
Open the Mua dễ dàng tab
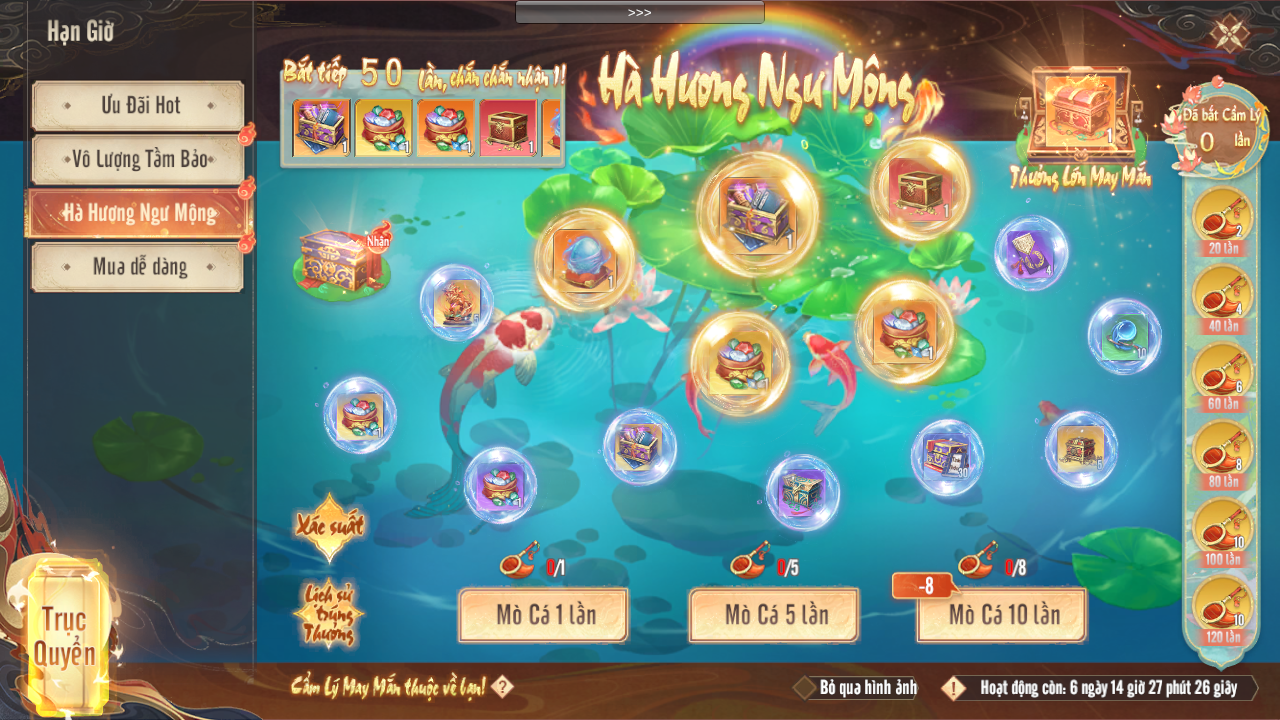coord(138,267)
